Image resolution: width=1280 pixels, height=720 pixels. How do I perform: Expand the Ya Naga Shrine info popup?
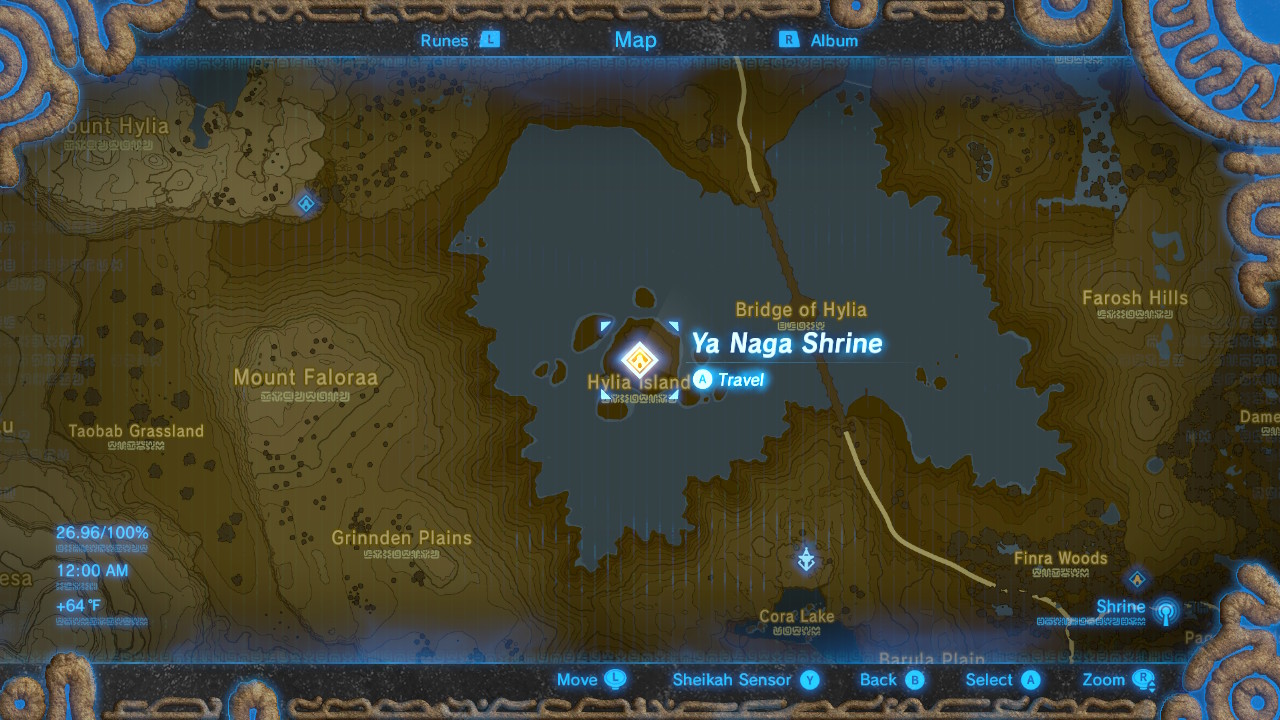pyautogui.click(x=787, y=344)
